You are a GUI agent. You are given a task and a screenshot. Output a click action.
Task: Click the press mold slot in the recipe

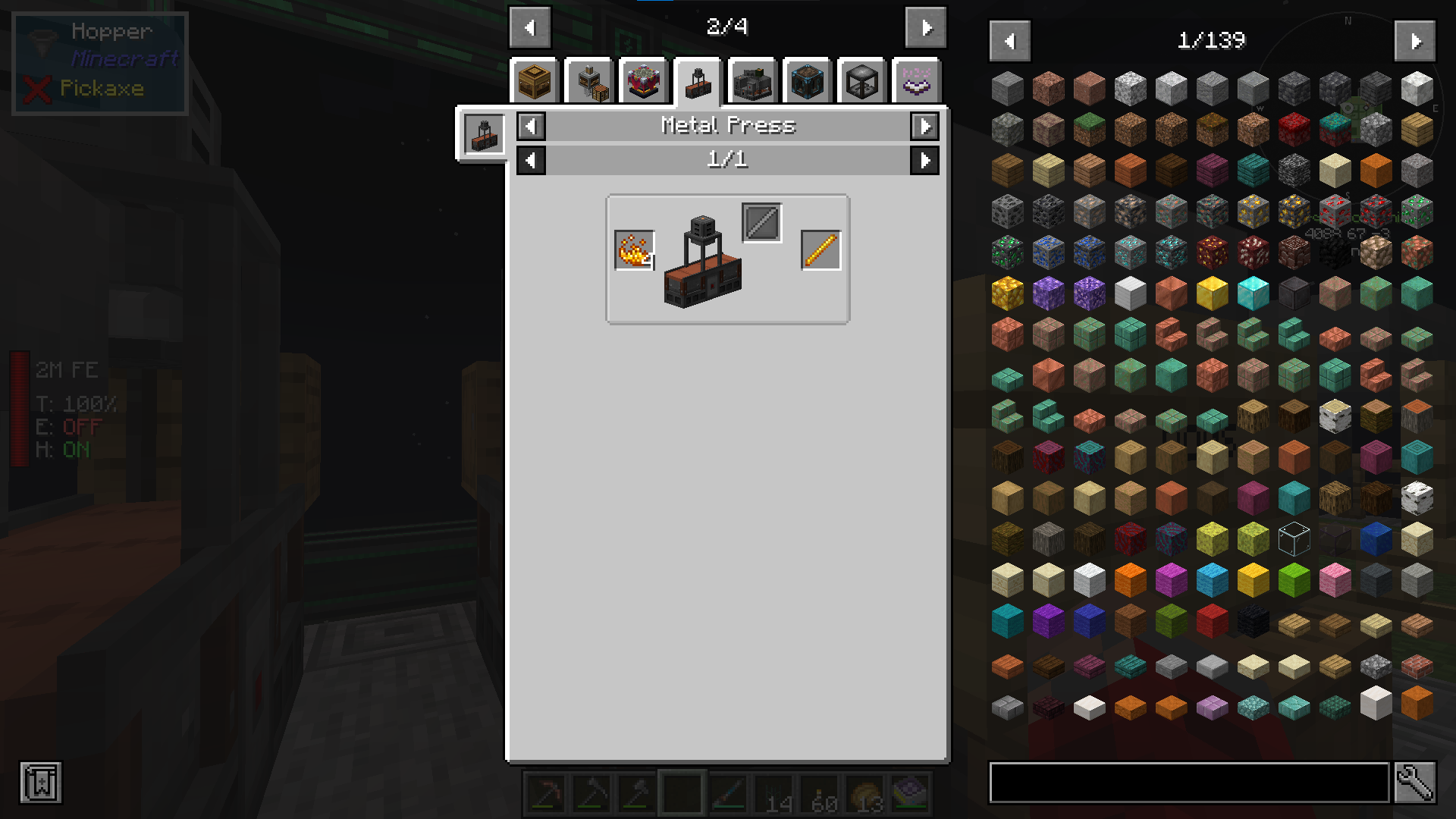[x=761, y=222]
